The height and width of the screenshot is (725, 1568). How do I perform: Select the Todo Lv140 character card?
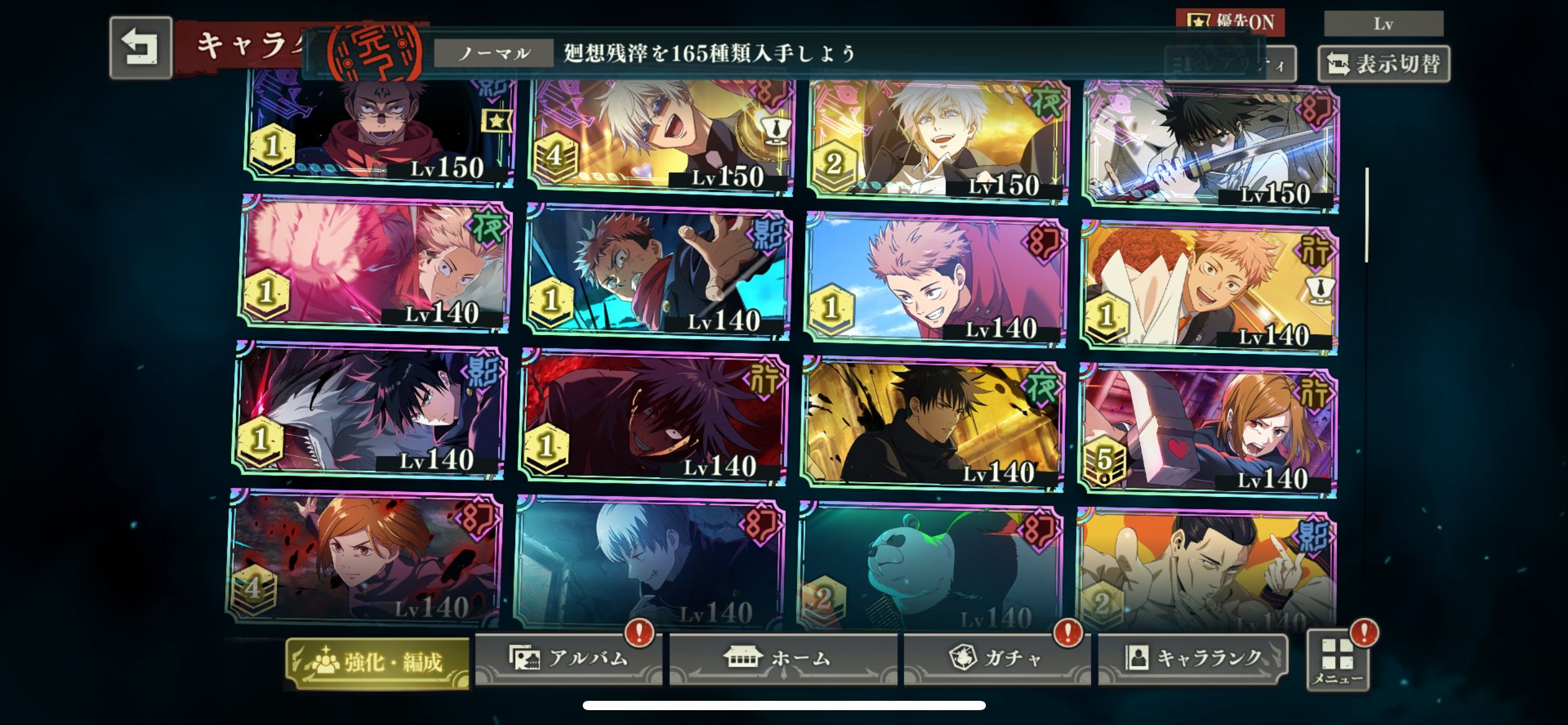(x=1205, y=570)
